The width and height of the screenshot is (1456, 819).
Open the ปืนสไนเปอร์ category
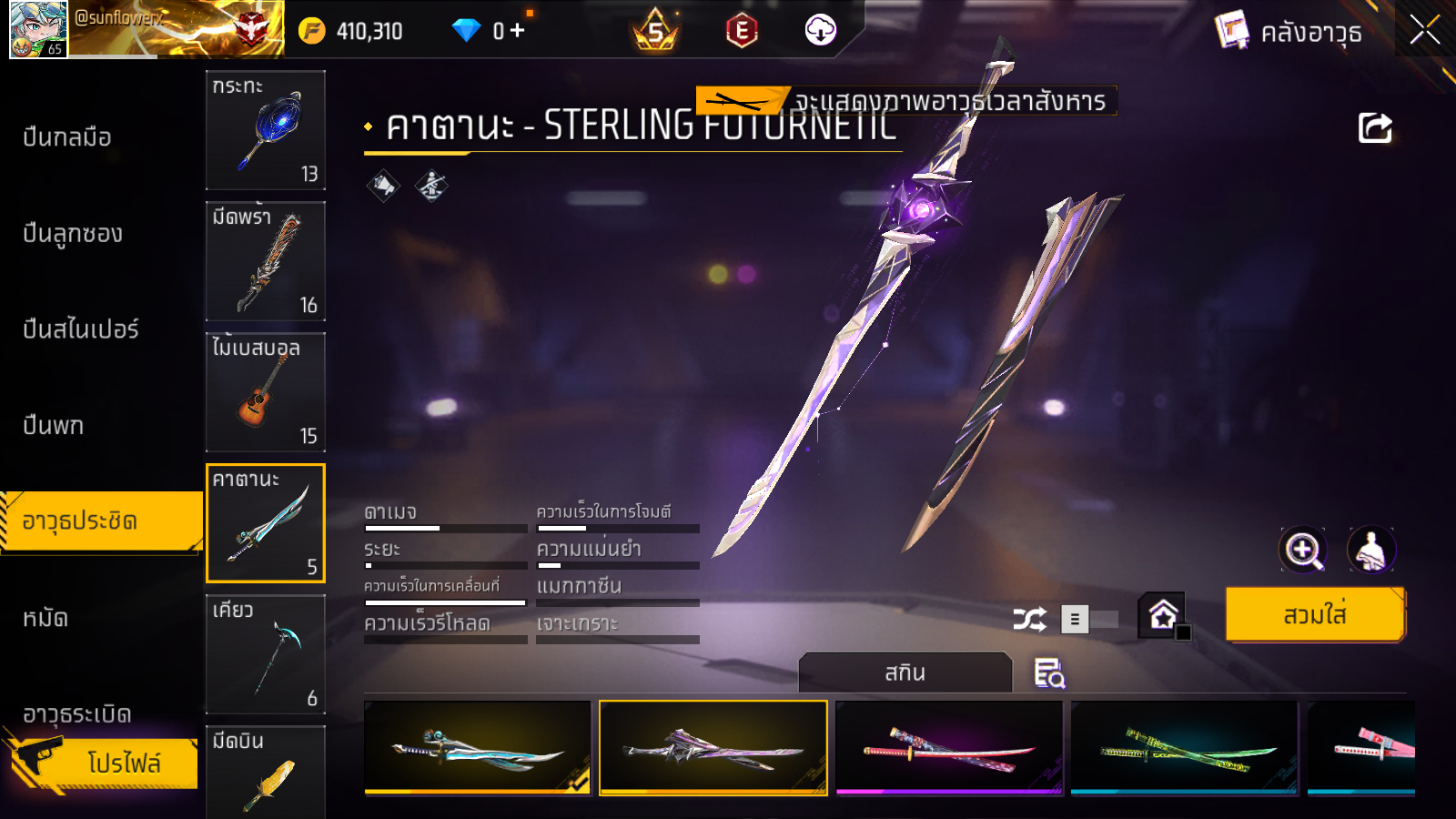point(81,329)
